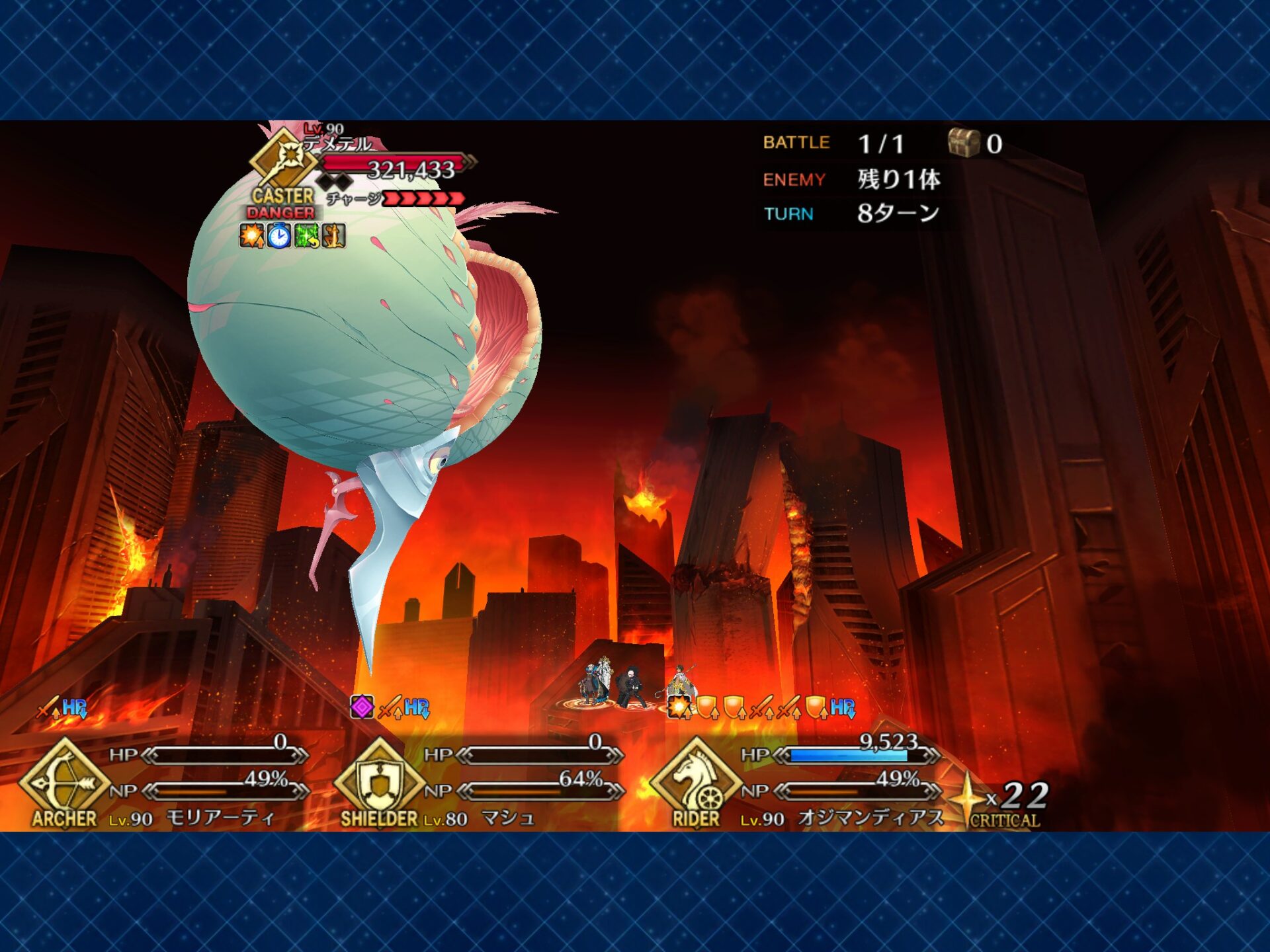Image resolution: width=1270 pixels, height=952 pixels.
Task: Click the purple diamond status icon above Mash
Action: (x=362, y=707)
